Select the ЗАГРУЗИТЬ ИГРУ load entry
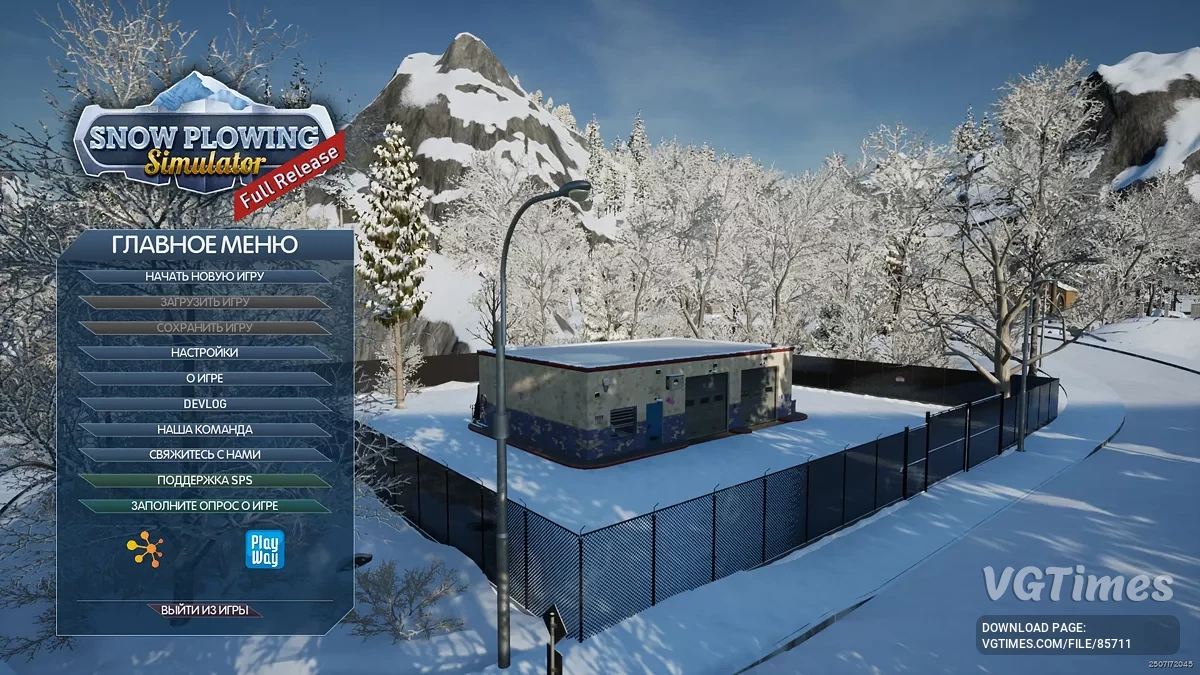 pos(204,301)
